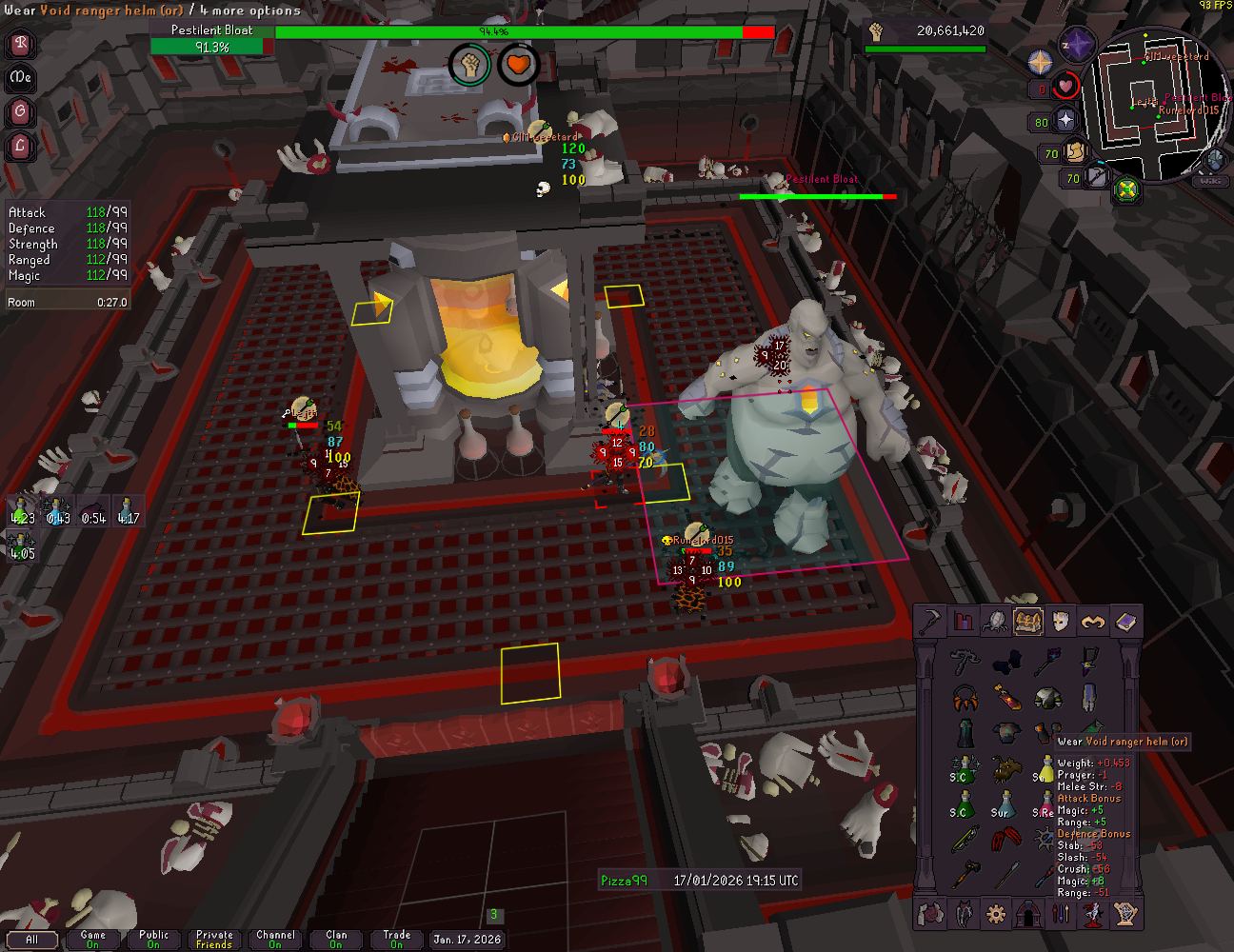Toggle the Public chat filter
The image size is (1234, 952).
[153, 940]
